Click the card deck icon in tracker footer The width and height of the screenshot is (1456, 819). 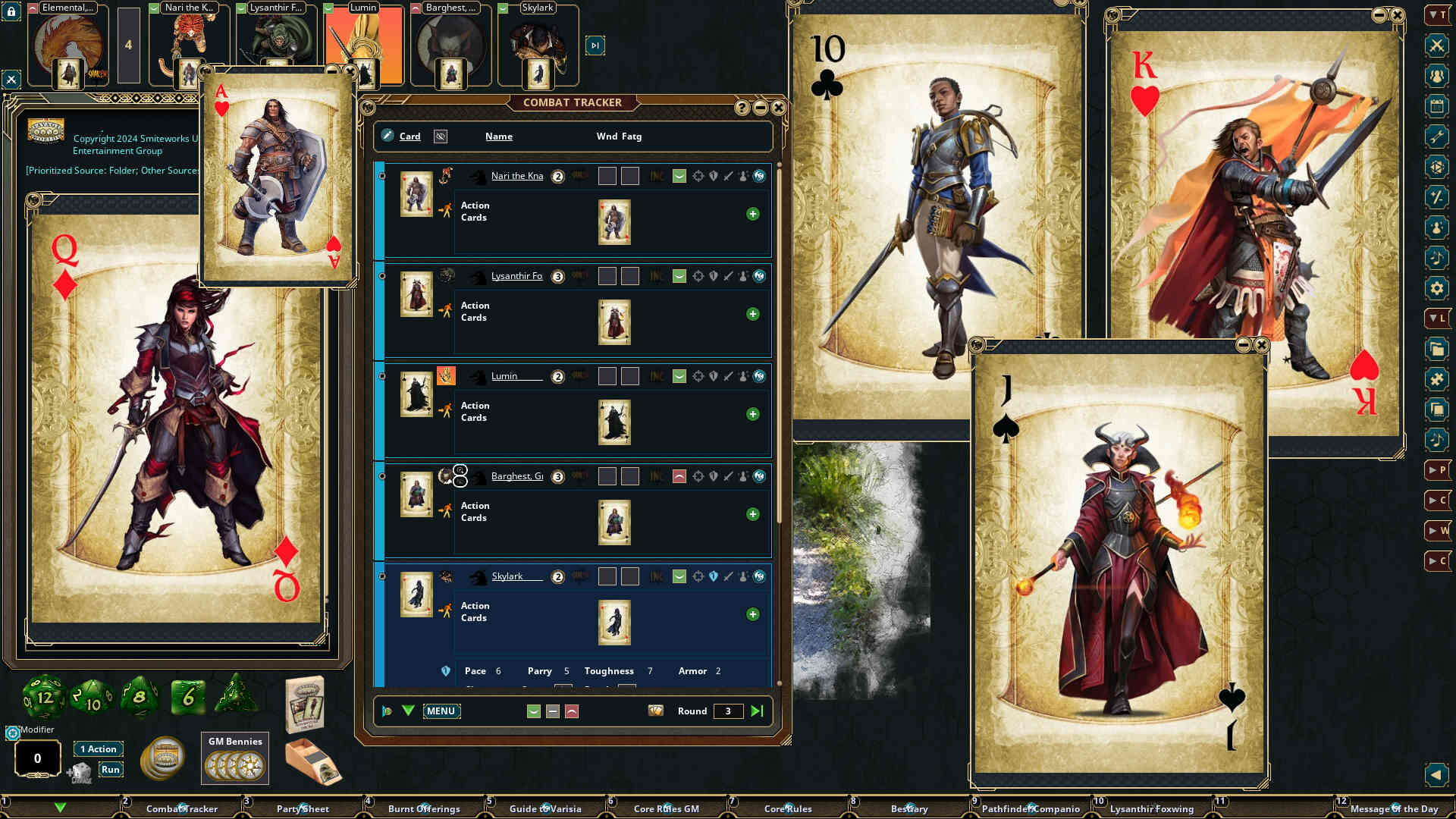[x=657, y=711]
